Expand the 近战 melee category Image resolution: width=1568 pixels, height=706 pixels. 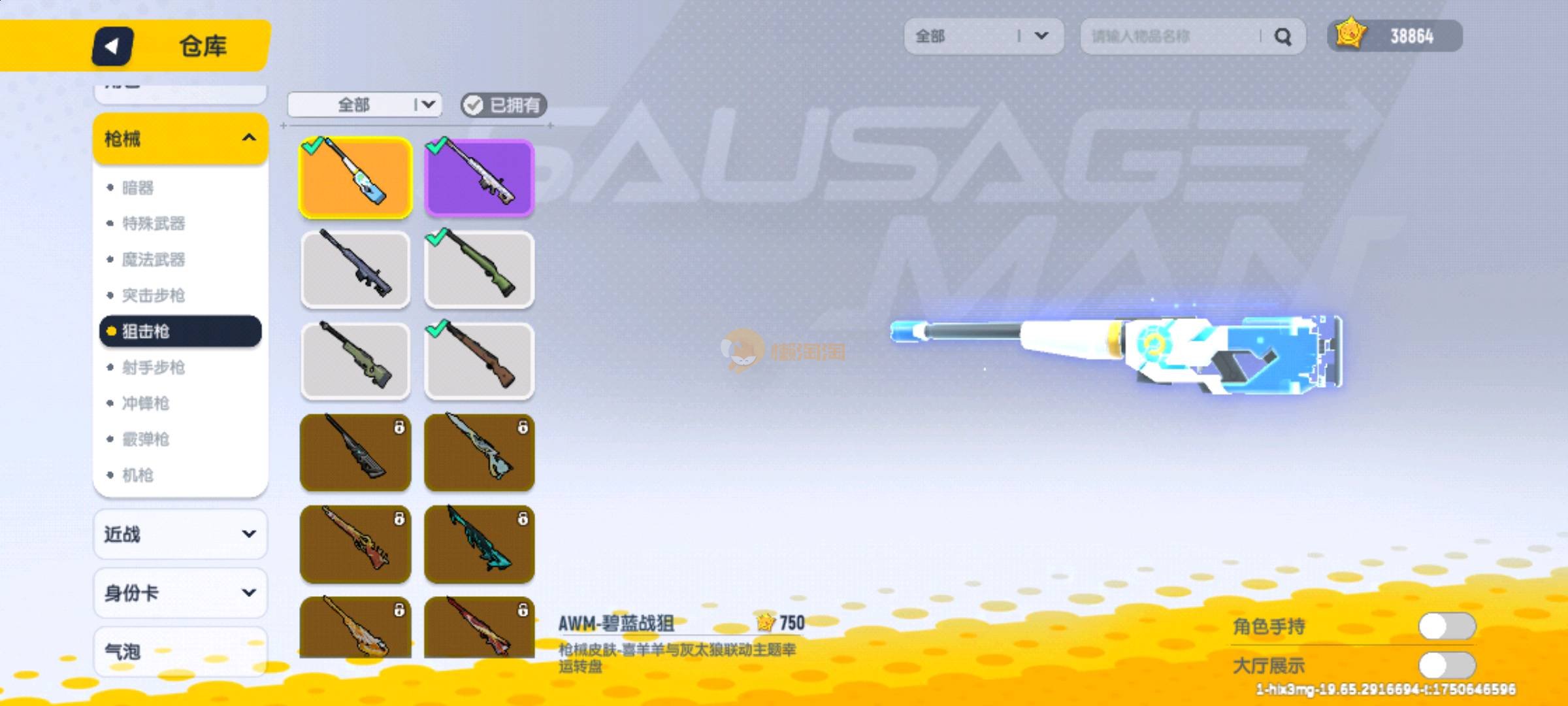pyautogui.click(x=180, y=534)
